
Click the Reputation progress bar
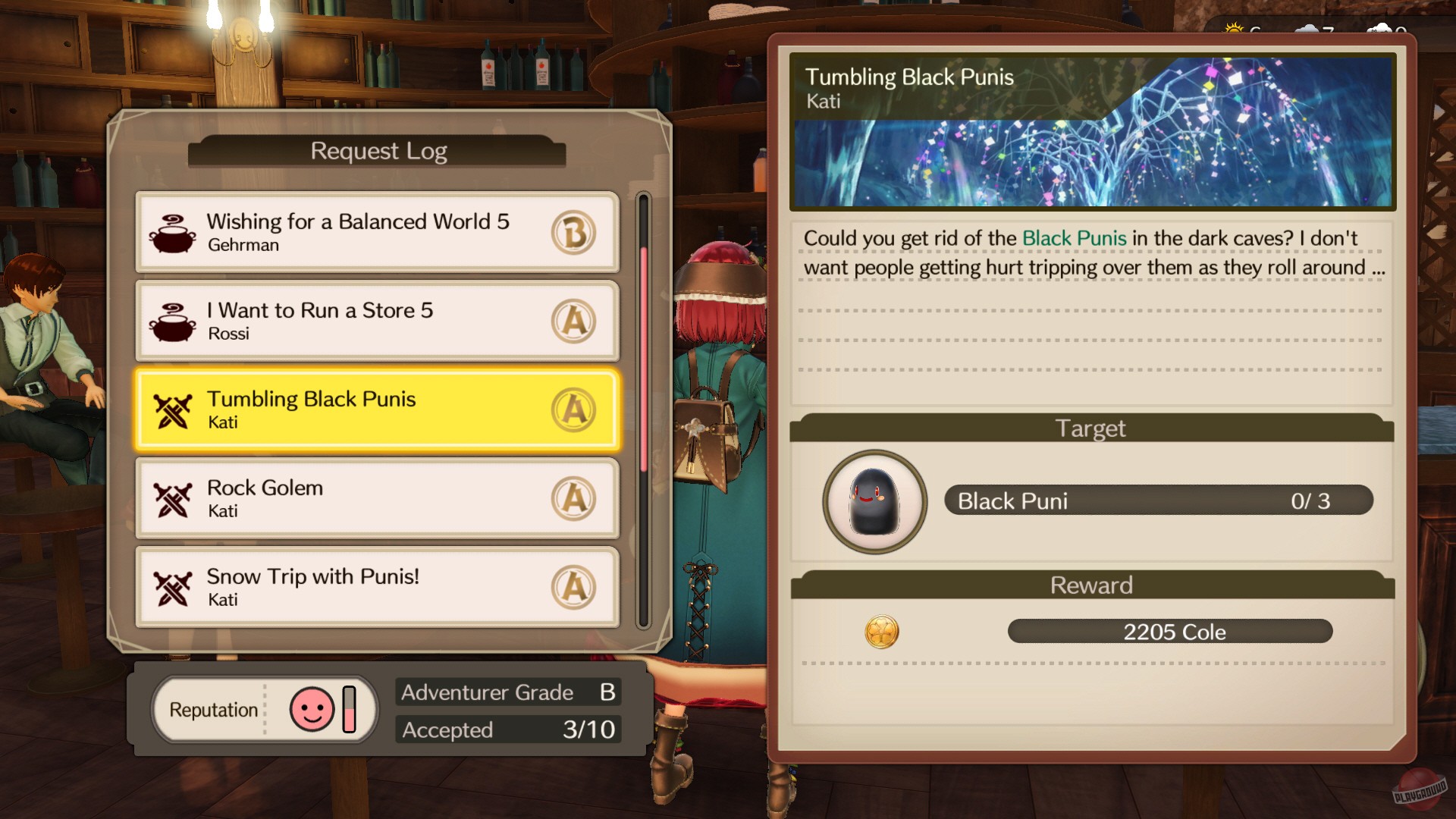pos(347,708)
